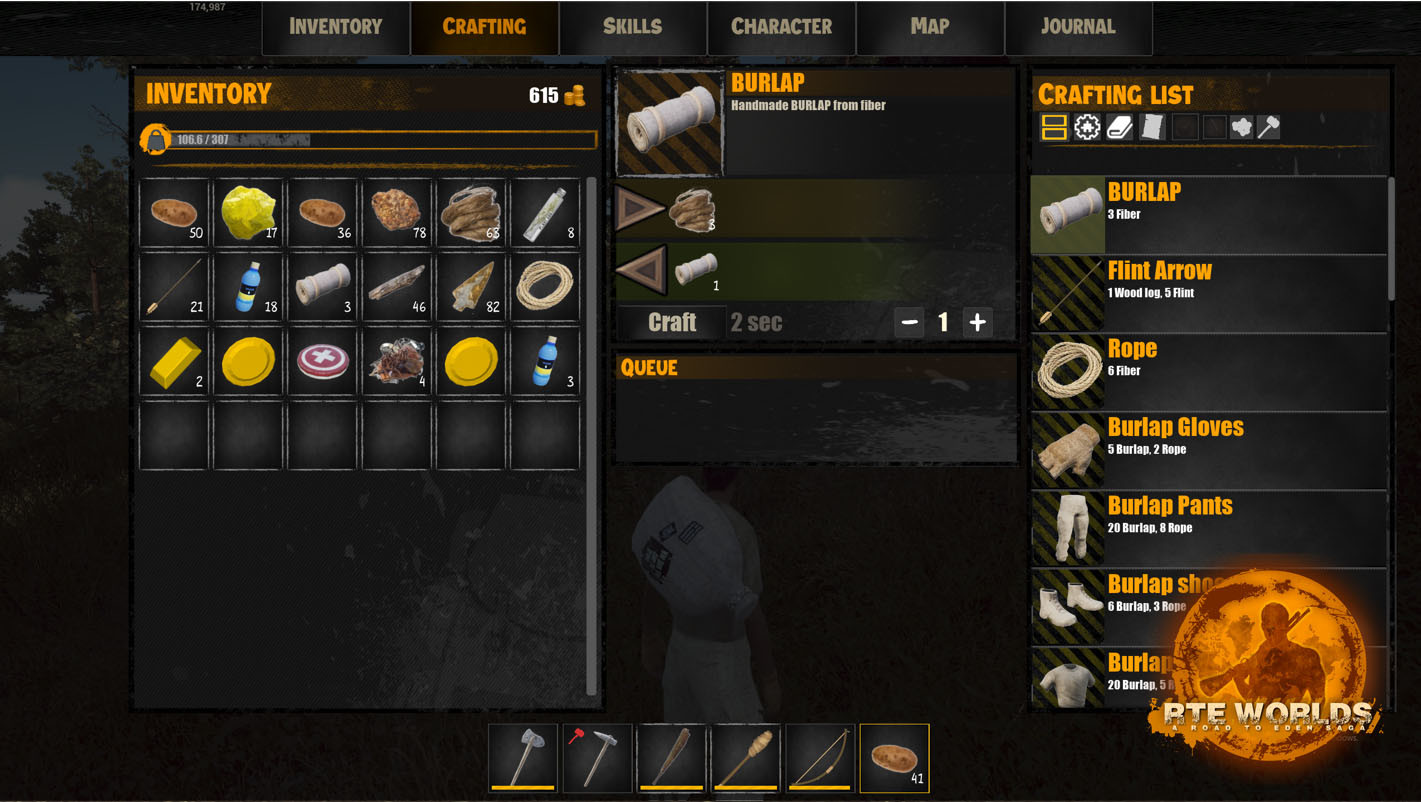Image resolution: width=1421 pixels, height=802 pixels.
Task: Select the yellow sulfur stack of 17
Action: point(249,213)
